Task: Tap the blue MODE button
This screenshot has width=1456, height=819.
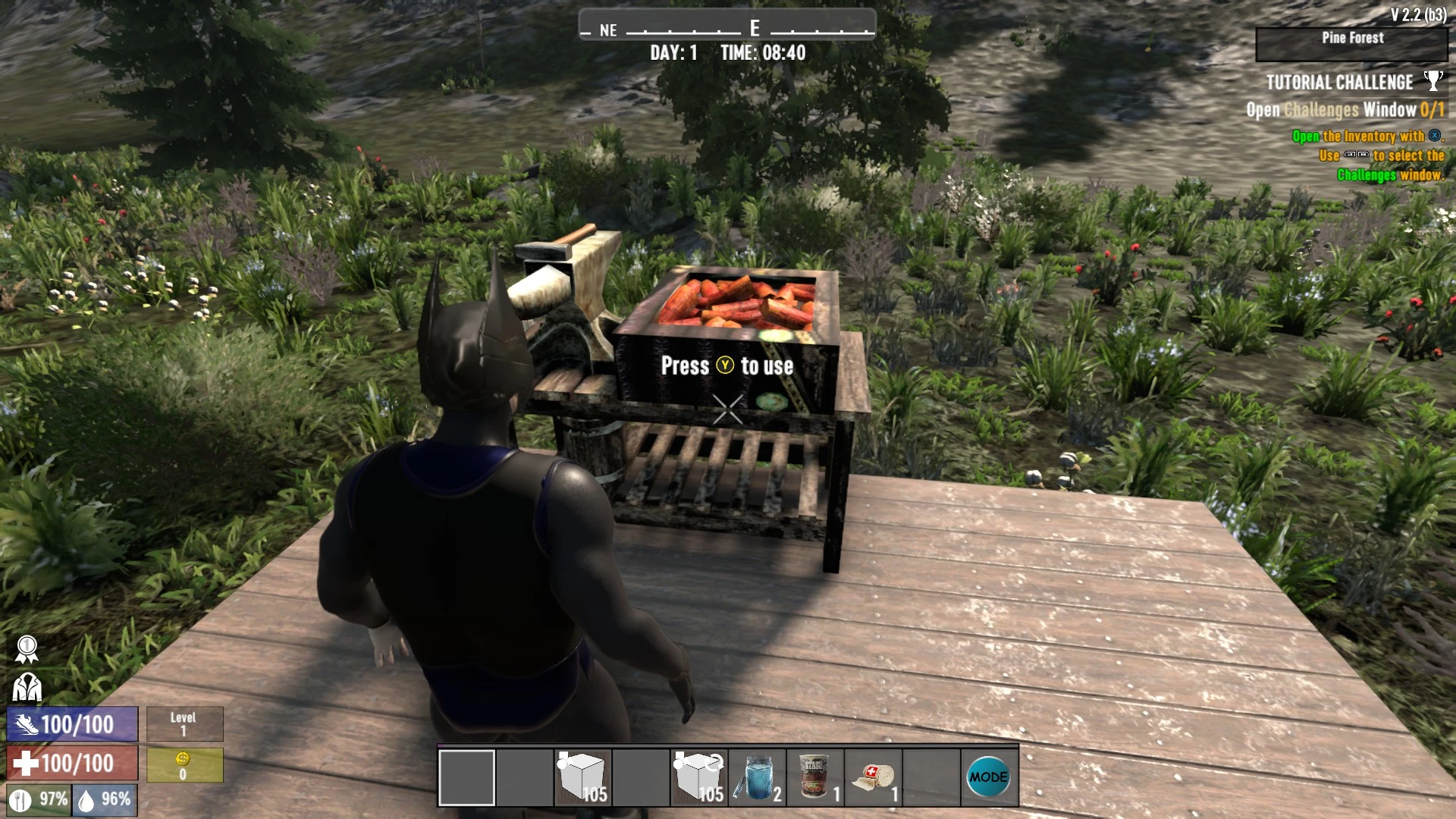Action: tap(989, 777)
